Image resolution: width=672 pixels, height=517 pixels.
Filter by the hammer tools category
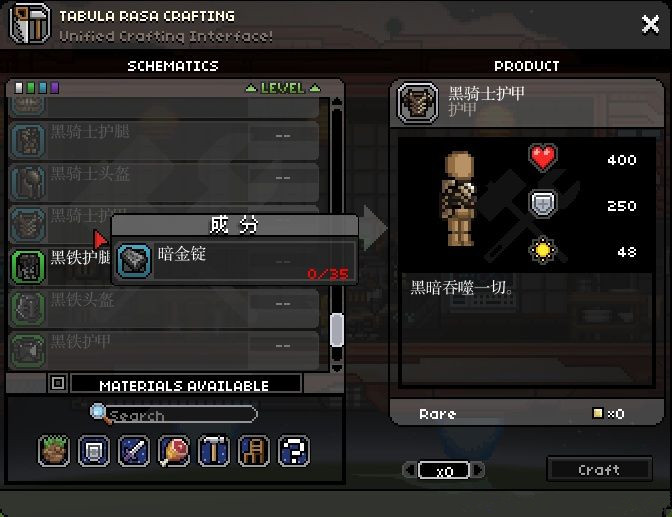[x=214, y=451]
